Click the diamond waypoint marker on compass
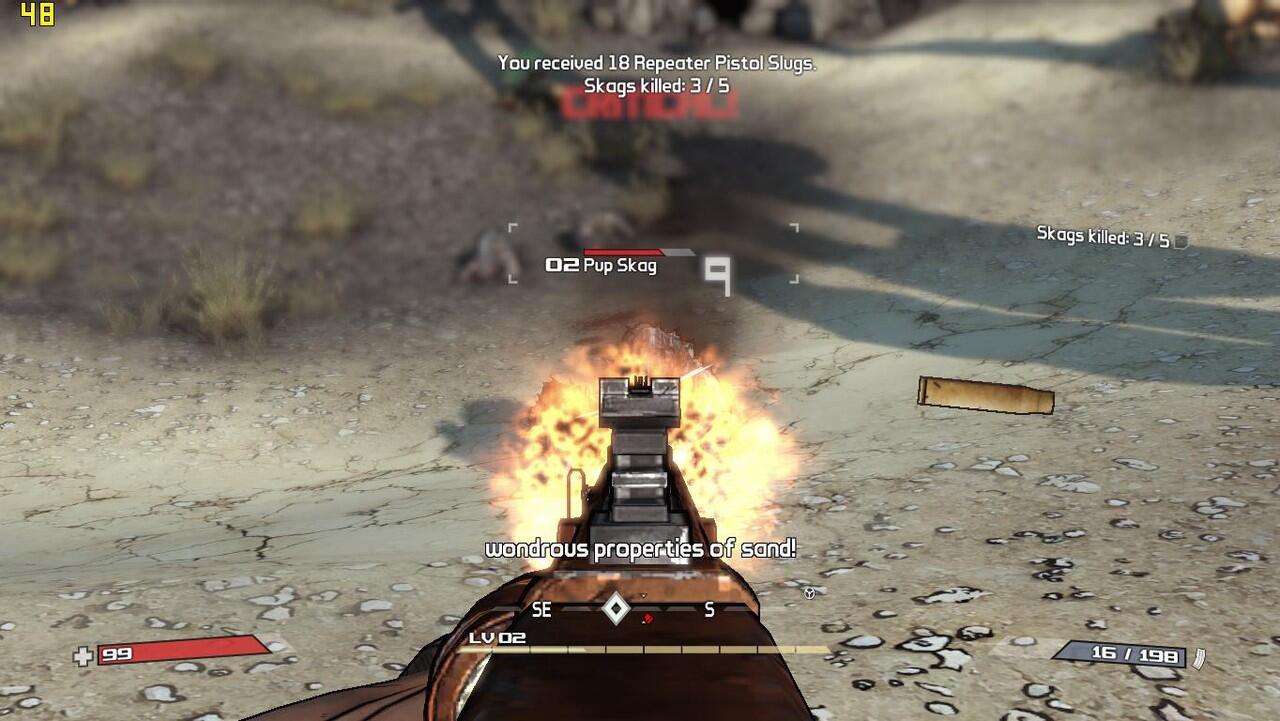Screen dimensions: 1280x721 coord(615,608)
